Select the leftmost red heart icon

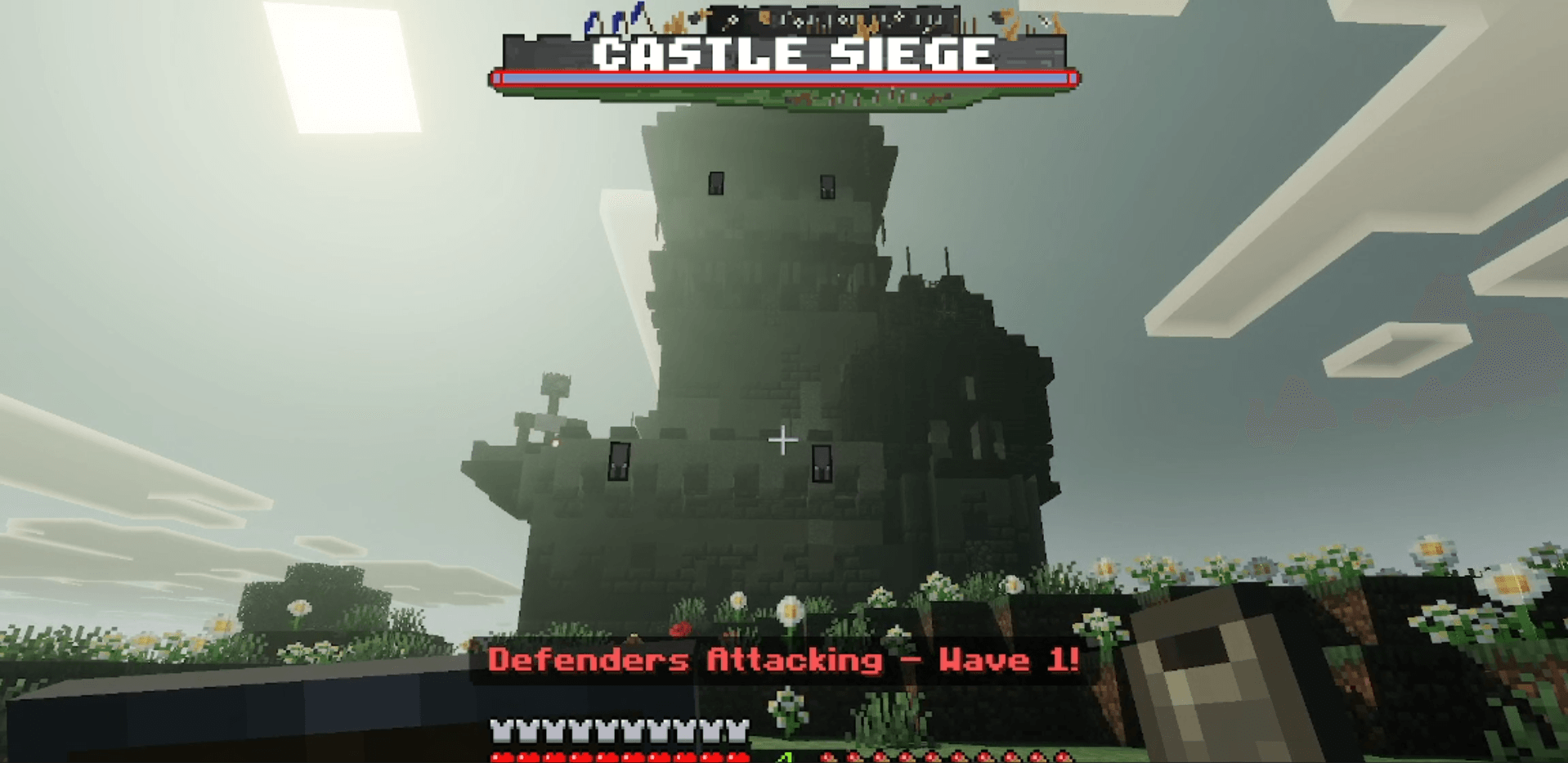[x=500, y=756]
